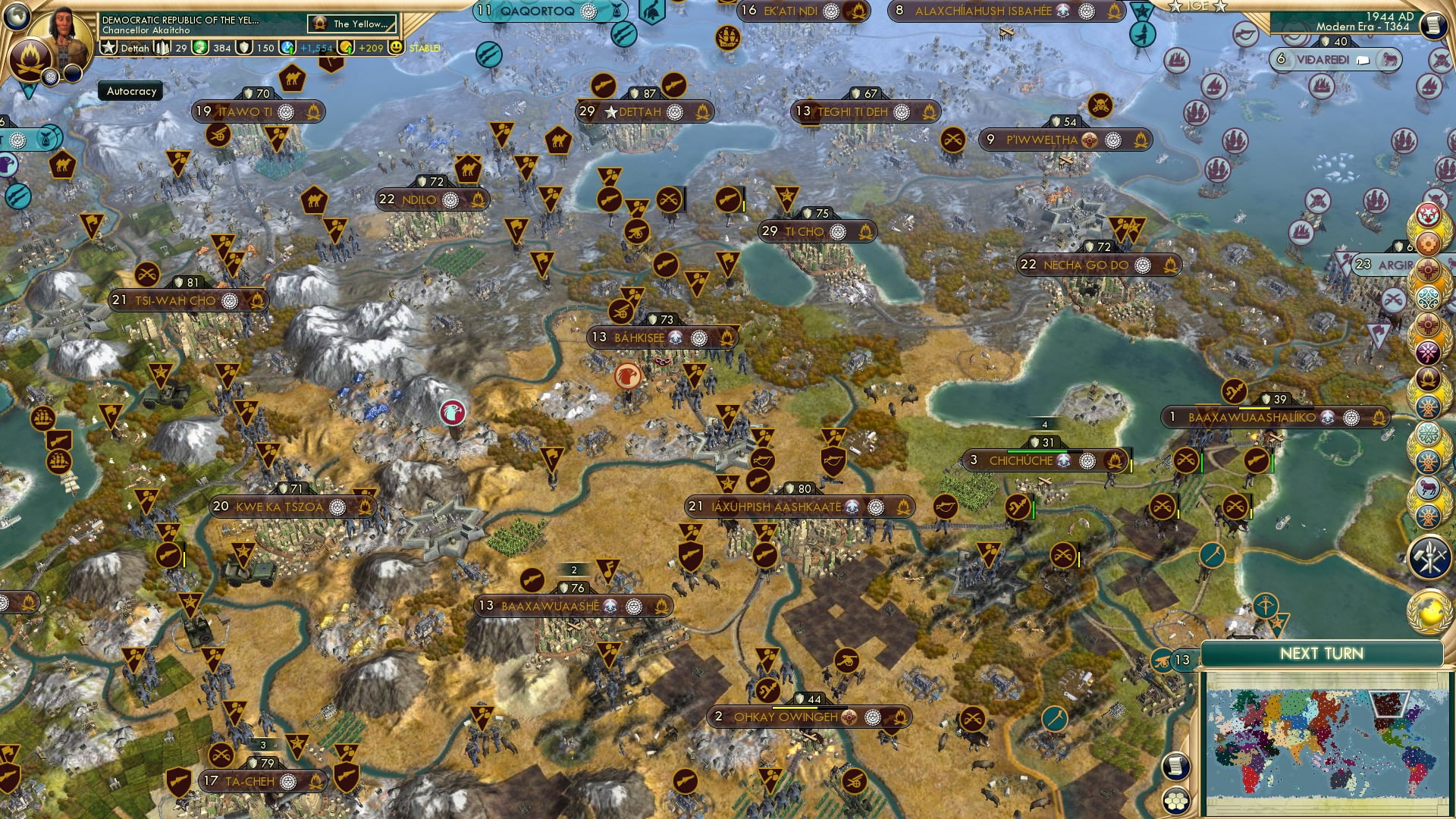The image size is (1456, 819).
Task: Click the STABLE happiness smiley icon
Action: pos(396,48)
